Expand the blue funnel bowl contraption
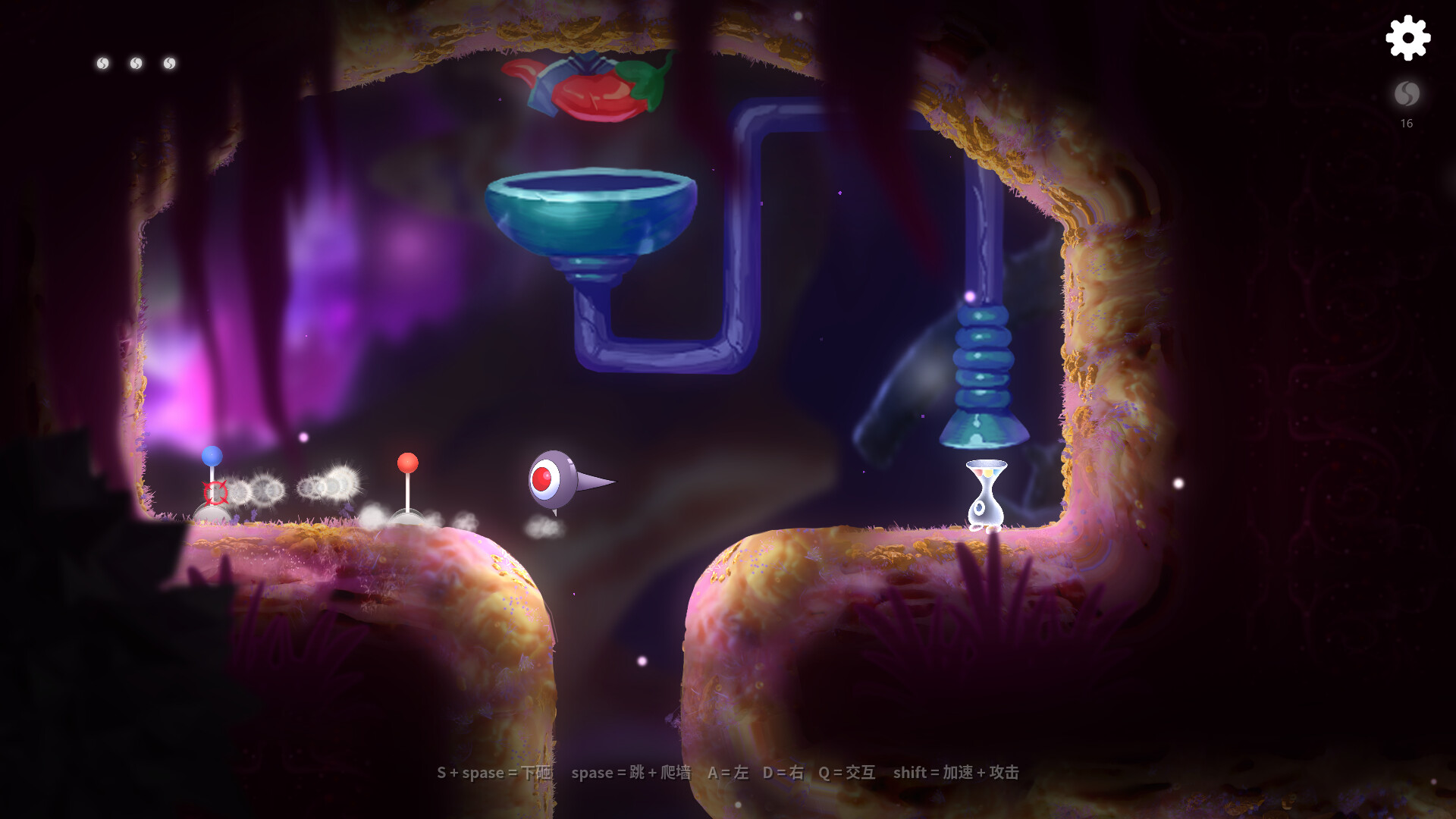Screen dimensions: 1456x819 (593, 212)
